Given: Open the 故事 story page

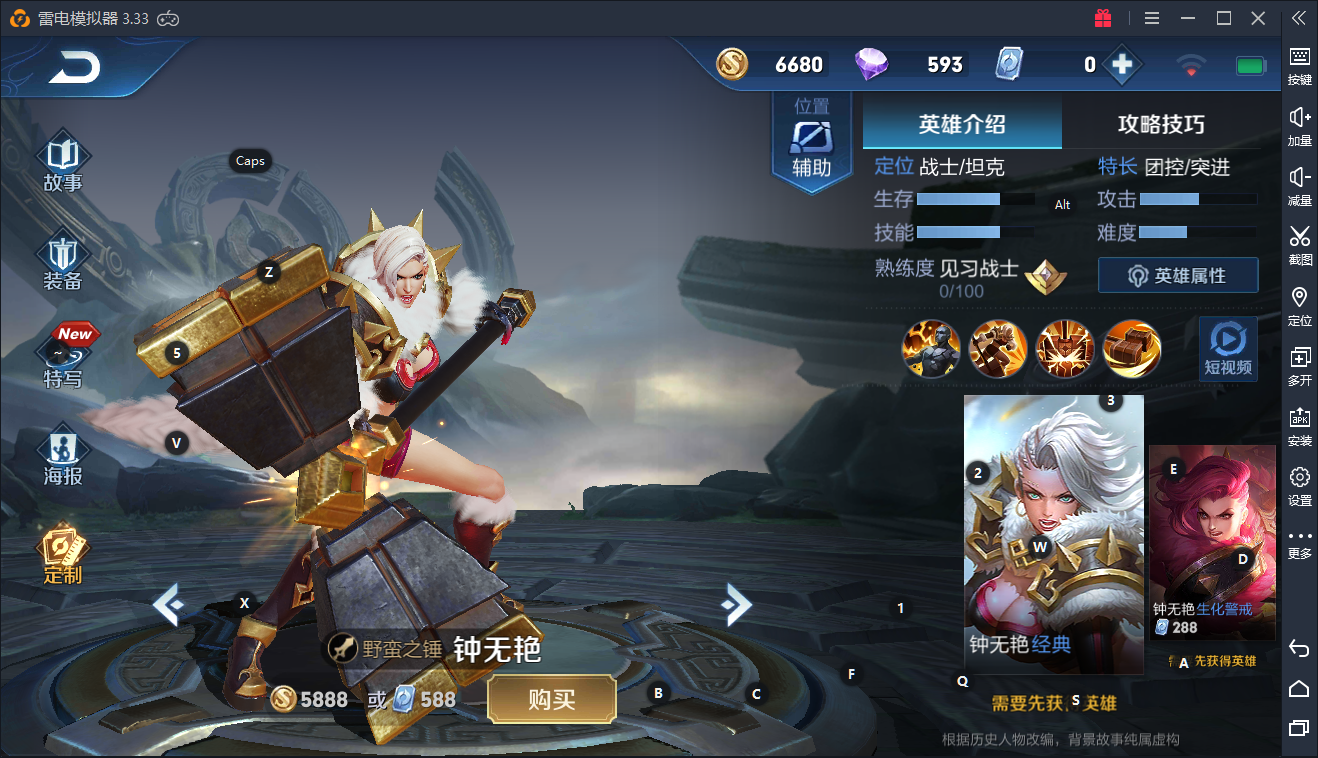Looking at the screenshot, I should click(63, 164).
